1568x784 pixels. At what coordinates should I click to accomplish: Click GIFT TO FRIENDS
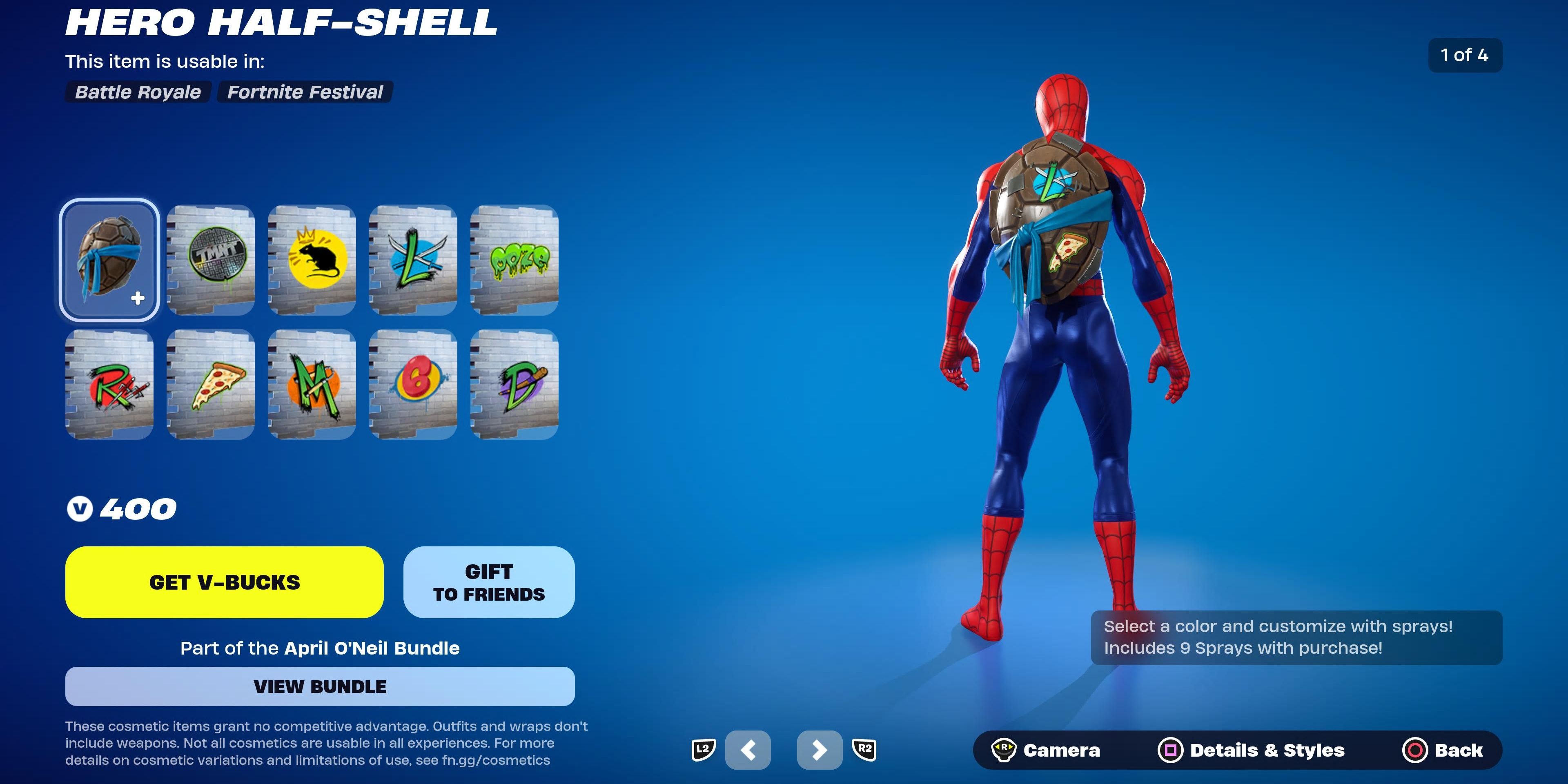click(488, 582)
